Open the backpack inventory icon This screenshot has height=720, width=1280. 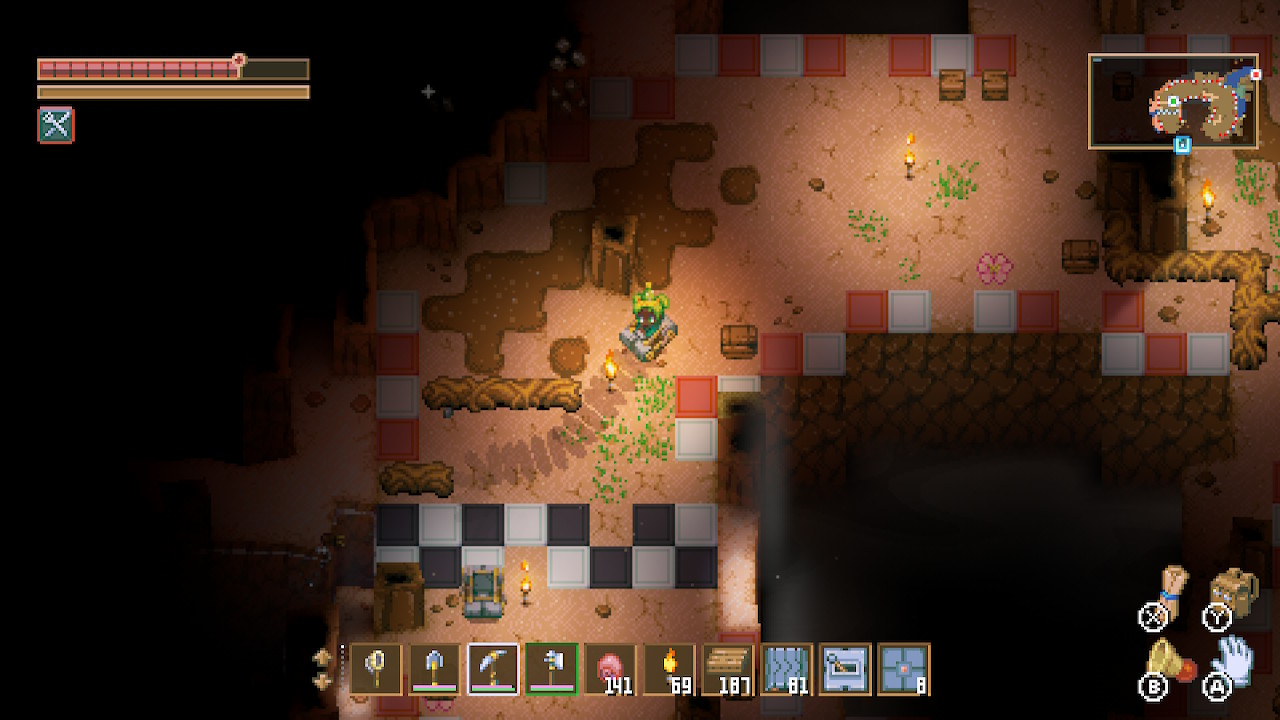[x=1232, y=590]
